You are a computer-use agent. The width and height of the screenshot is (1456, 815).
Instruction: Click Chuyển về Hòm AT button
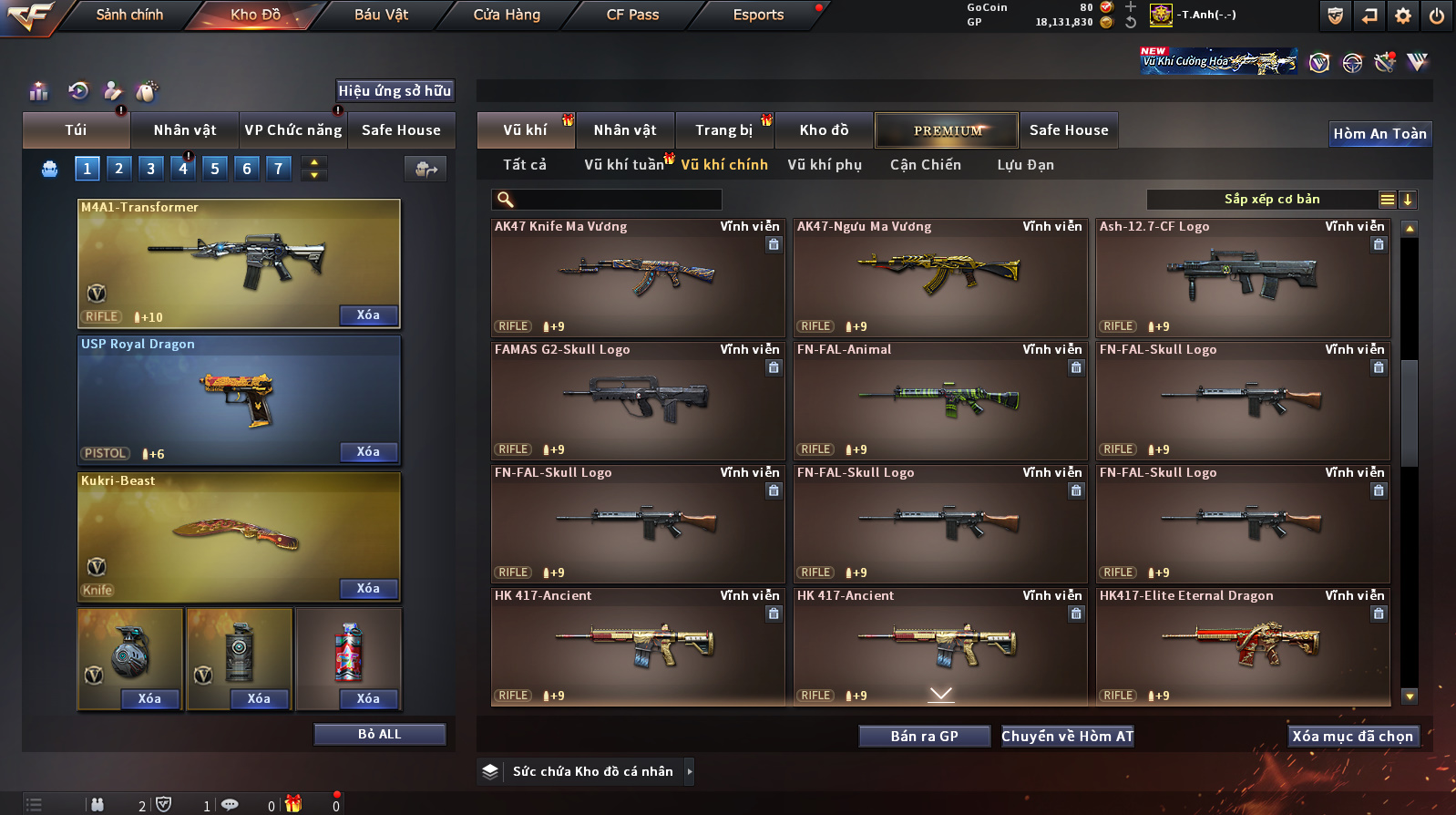click(1067, 737)
